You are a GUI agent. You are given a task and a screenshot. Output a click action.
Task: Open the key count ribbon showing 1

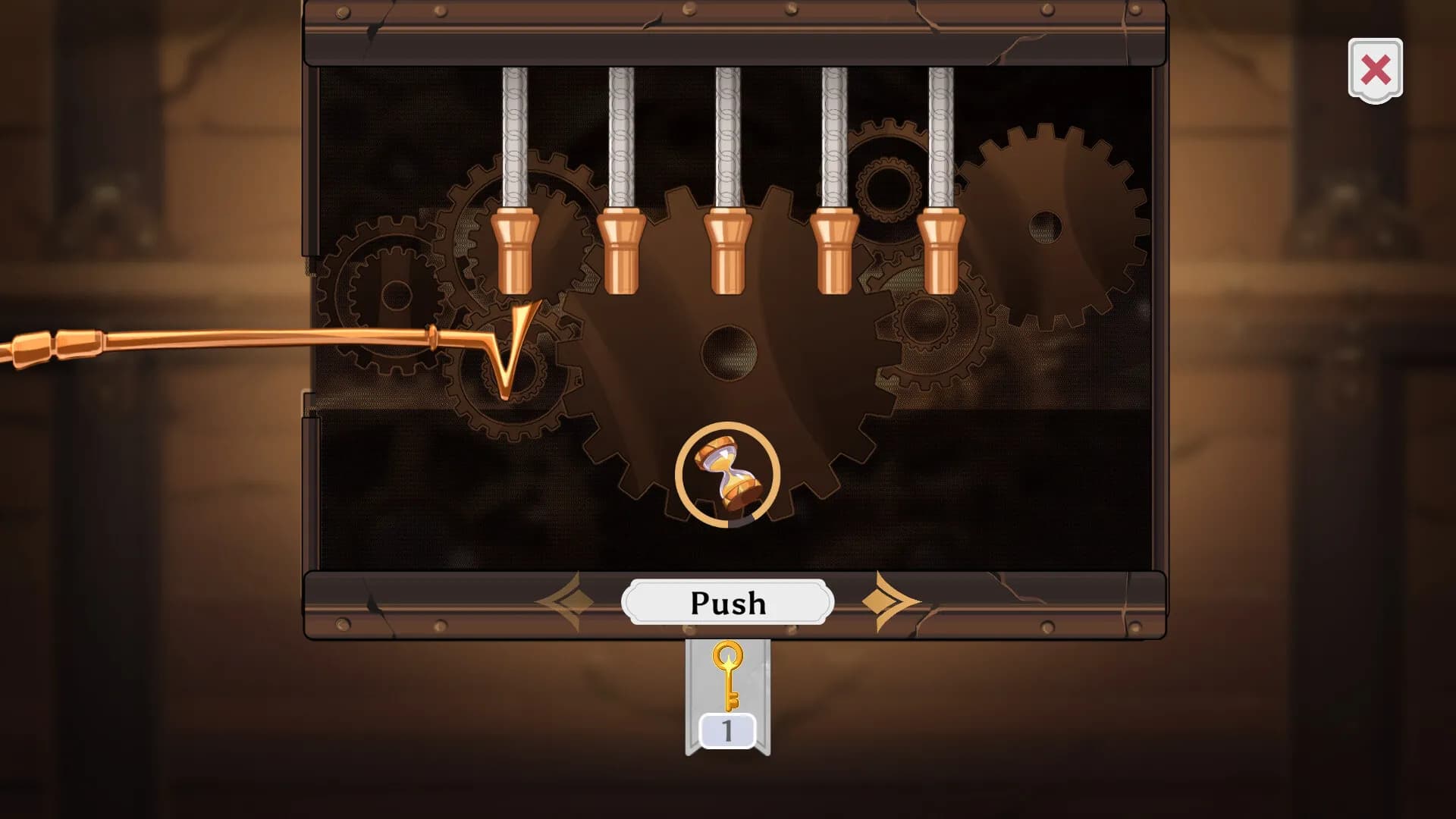coord(726,730)
